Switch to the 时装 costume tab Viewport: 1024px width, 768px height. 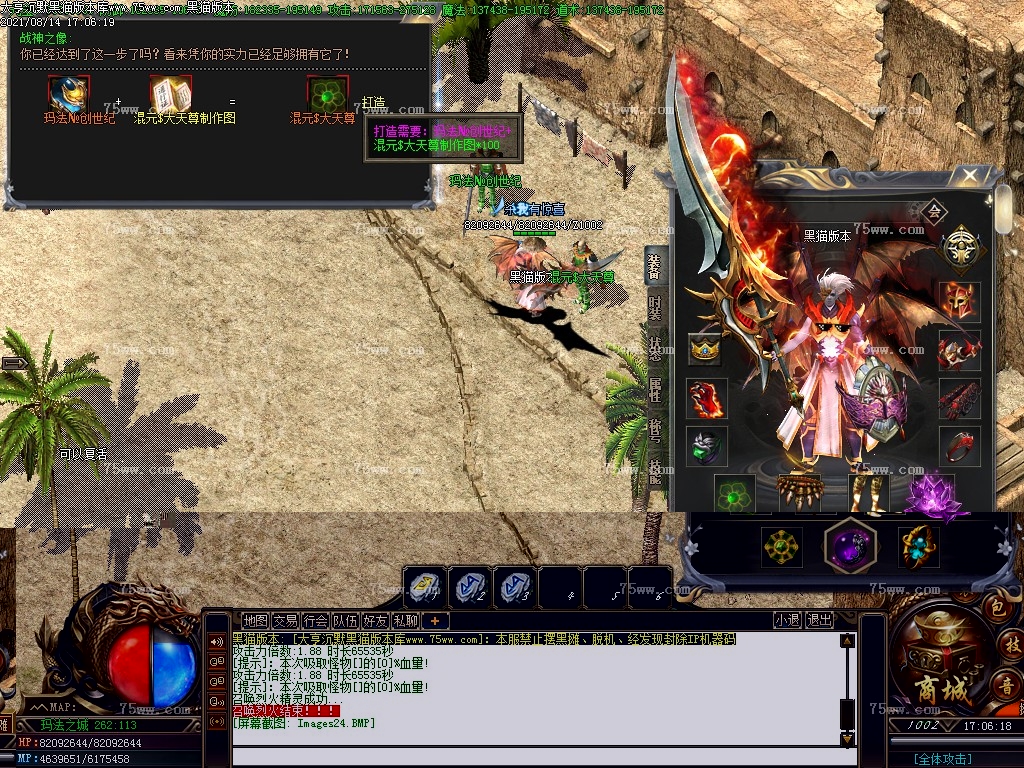pyautogui.click(x=654, y=307)
